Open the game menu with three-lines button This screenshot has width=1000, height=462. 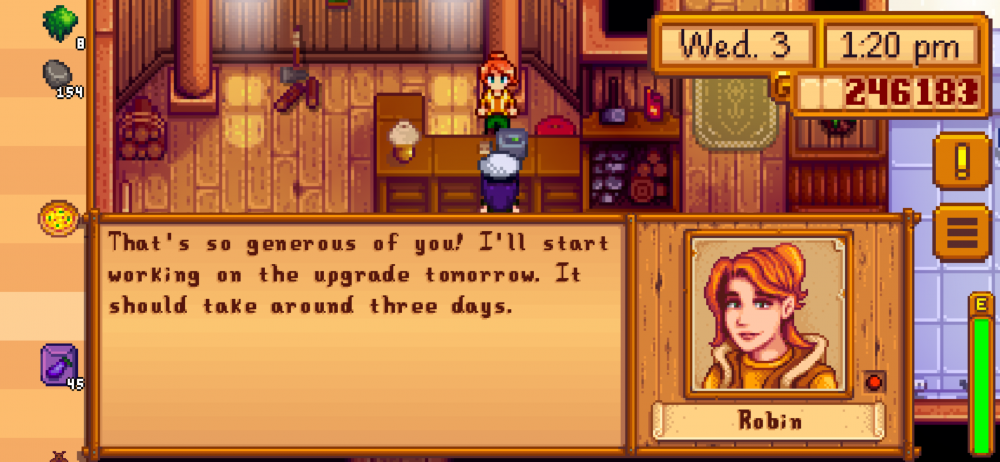pos(961,230)
